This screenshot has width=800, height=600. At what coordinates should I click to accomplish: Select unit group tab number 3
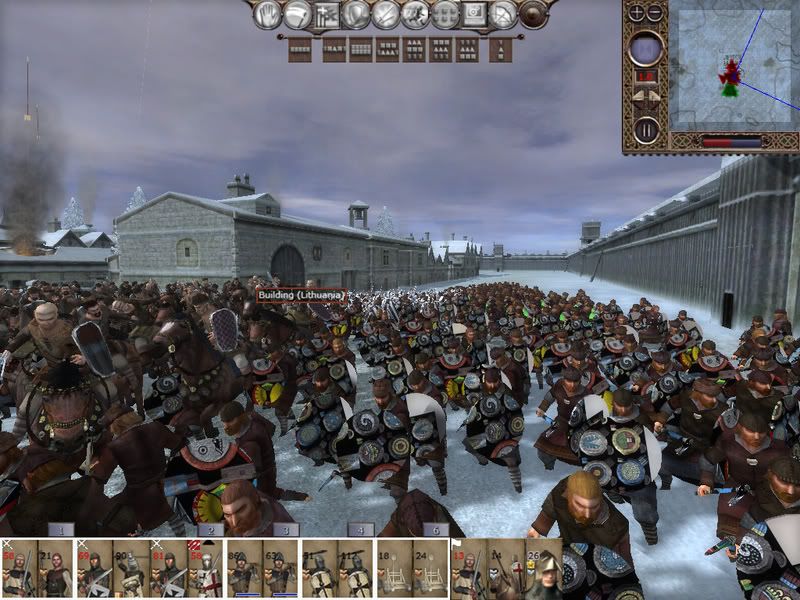tap(285, 529)
